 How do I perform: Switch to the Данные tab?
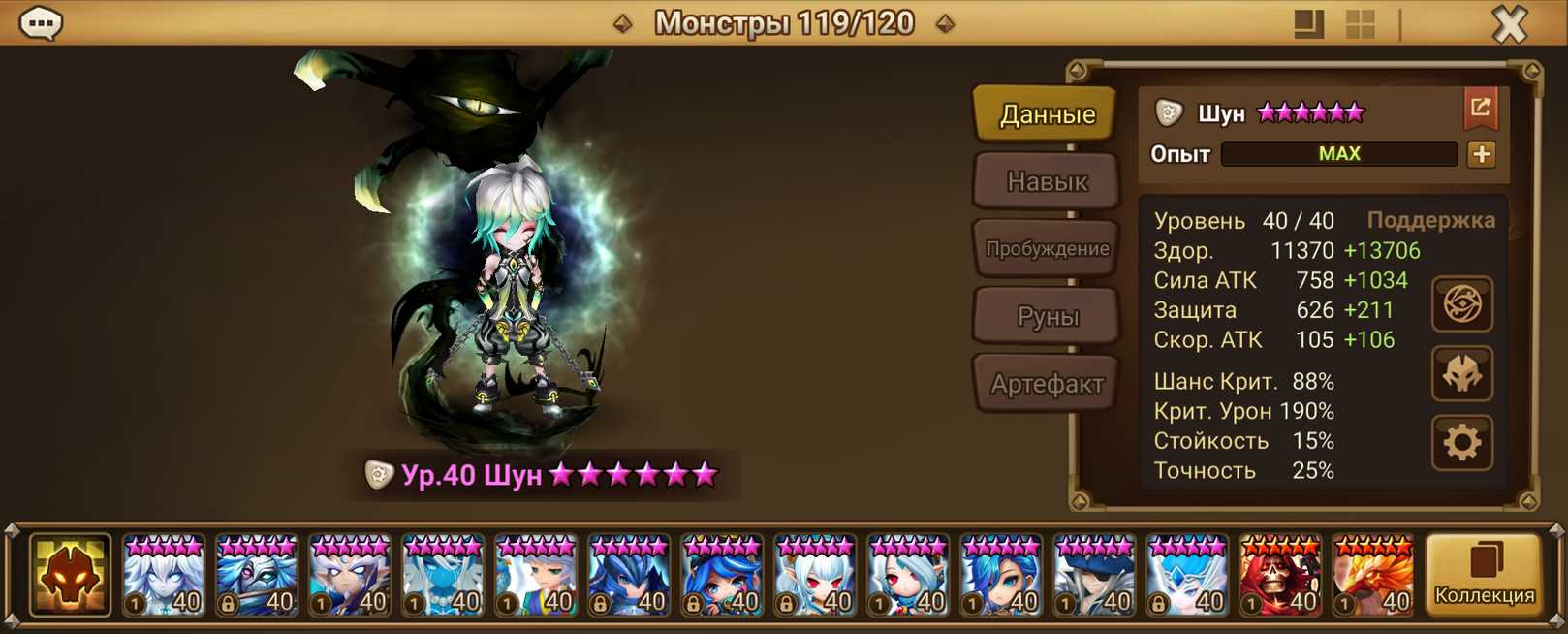(x=1047, y=114)
